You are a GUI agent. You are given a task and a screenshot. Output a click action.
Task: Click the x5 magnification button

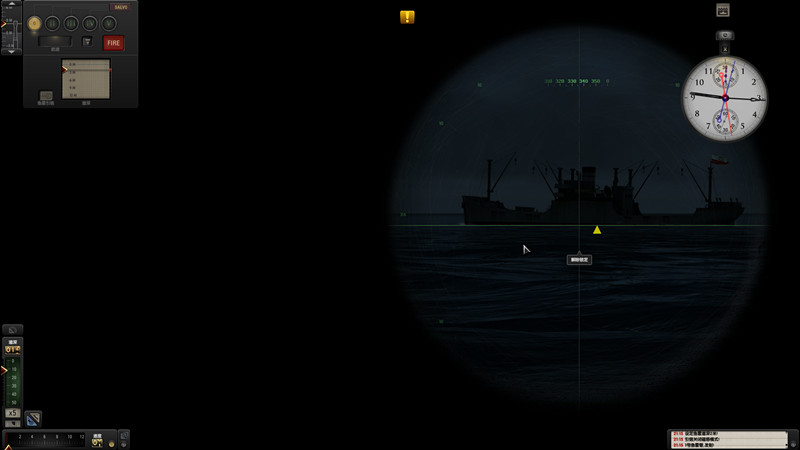tap(12, 413)
